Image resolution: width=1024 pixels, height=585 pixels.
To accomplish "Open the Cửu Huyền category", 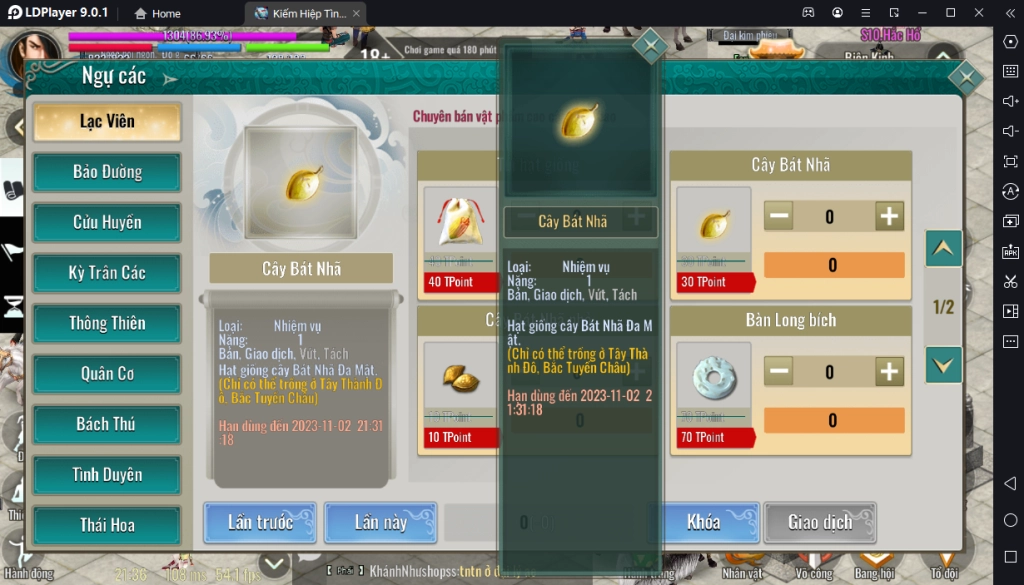I will point(107,222).
